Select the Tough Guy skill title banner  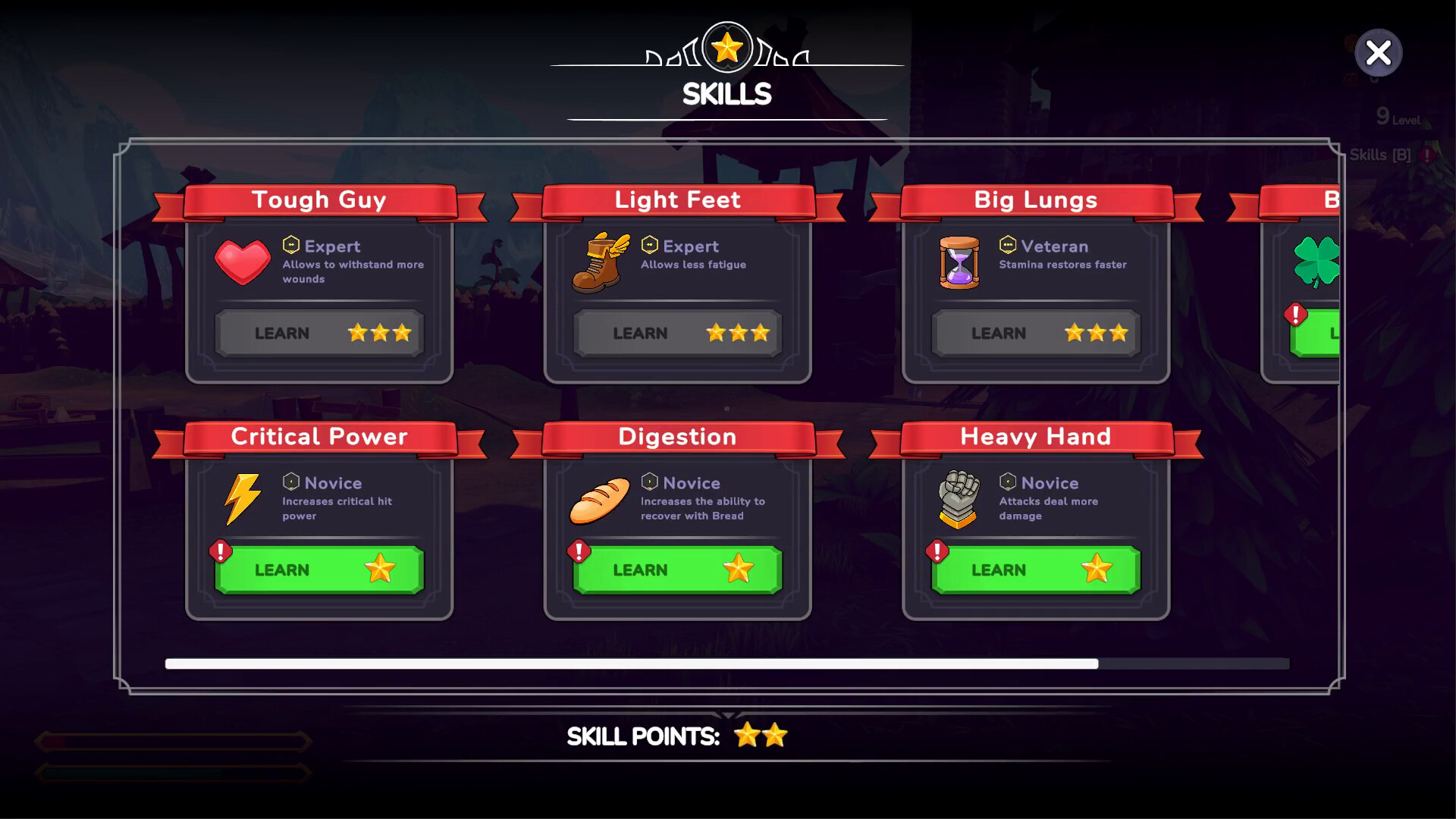pyautogui.click(x=319, y=199)
